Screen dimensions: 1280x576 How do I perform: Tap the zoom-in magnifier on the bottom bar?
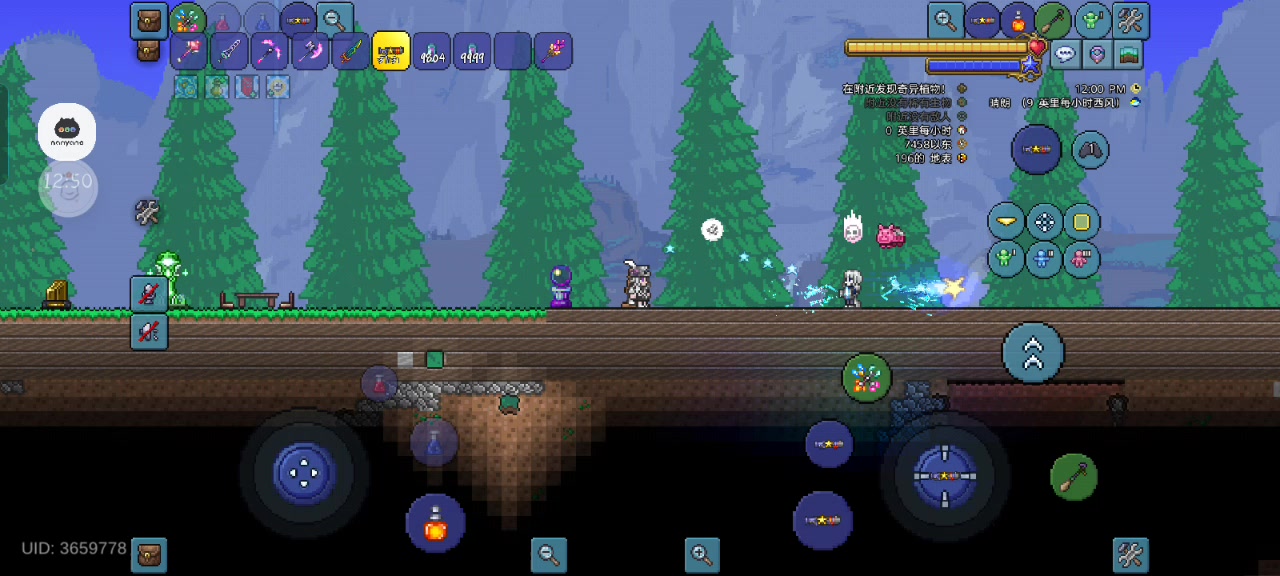[x=702, y=554]
